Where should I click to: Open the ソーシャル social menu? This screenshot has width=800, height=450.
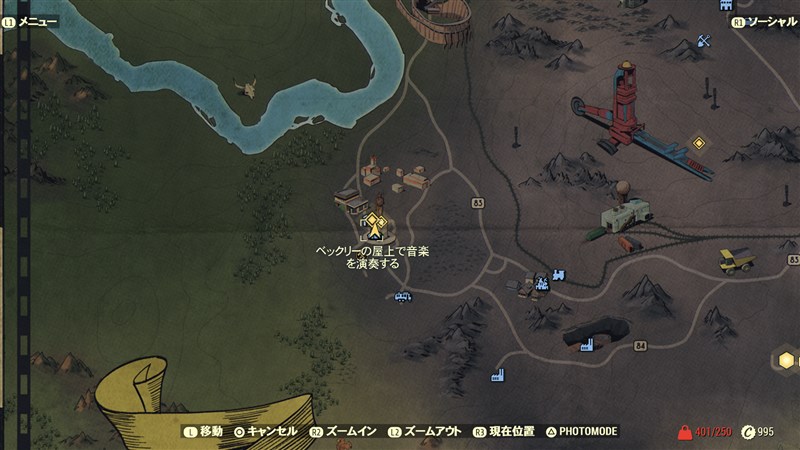(770, 21)
